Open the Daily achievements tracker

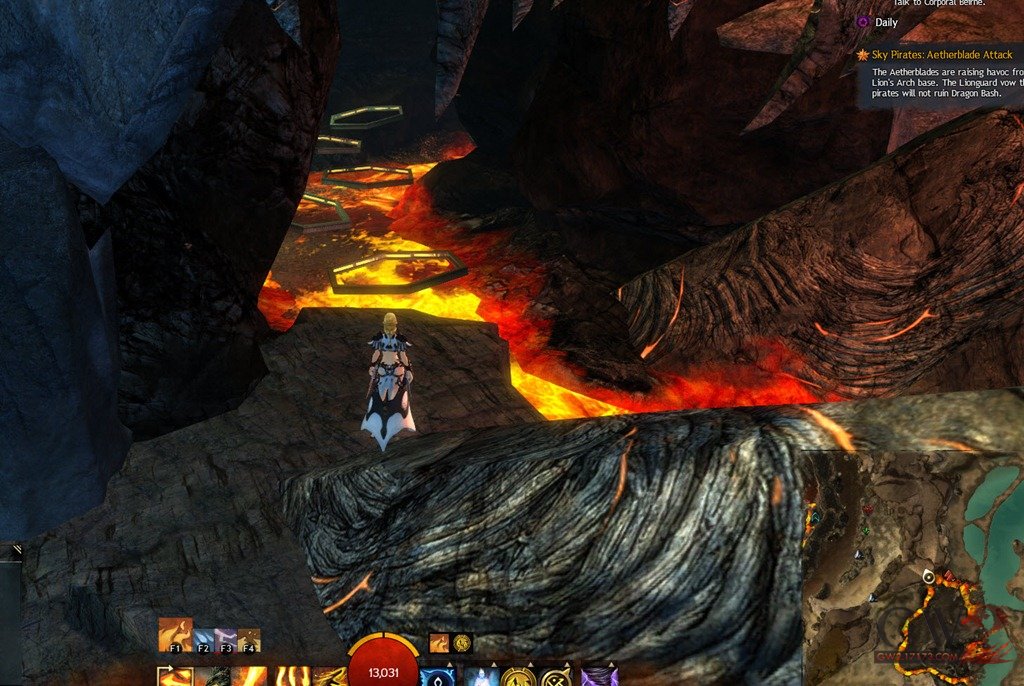(886, 22)
